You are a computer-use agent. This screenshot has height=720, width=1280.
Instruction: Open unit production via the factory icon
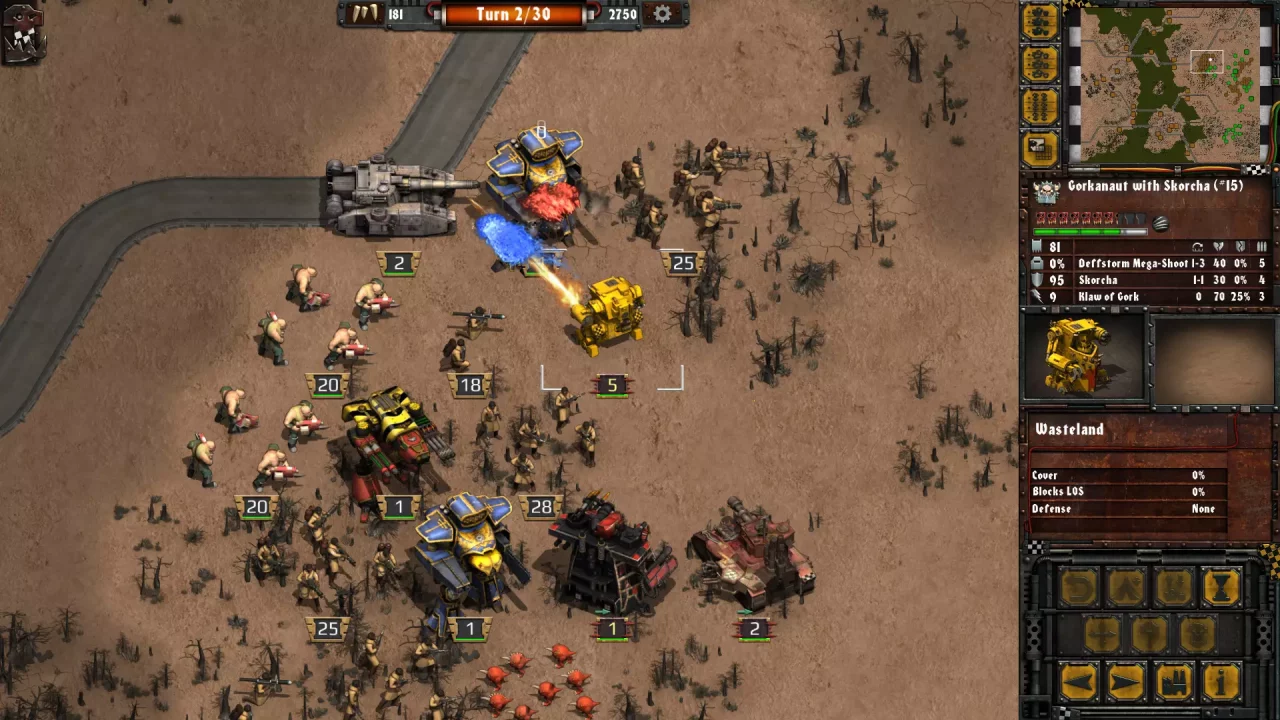1174,682
